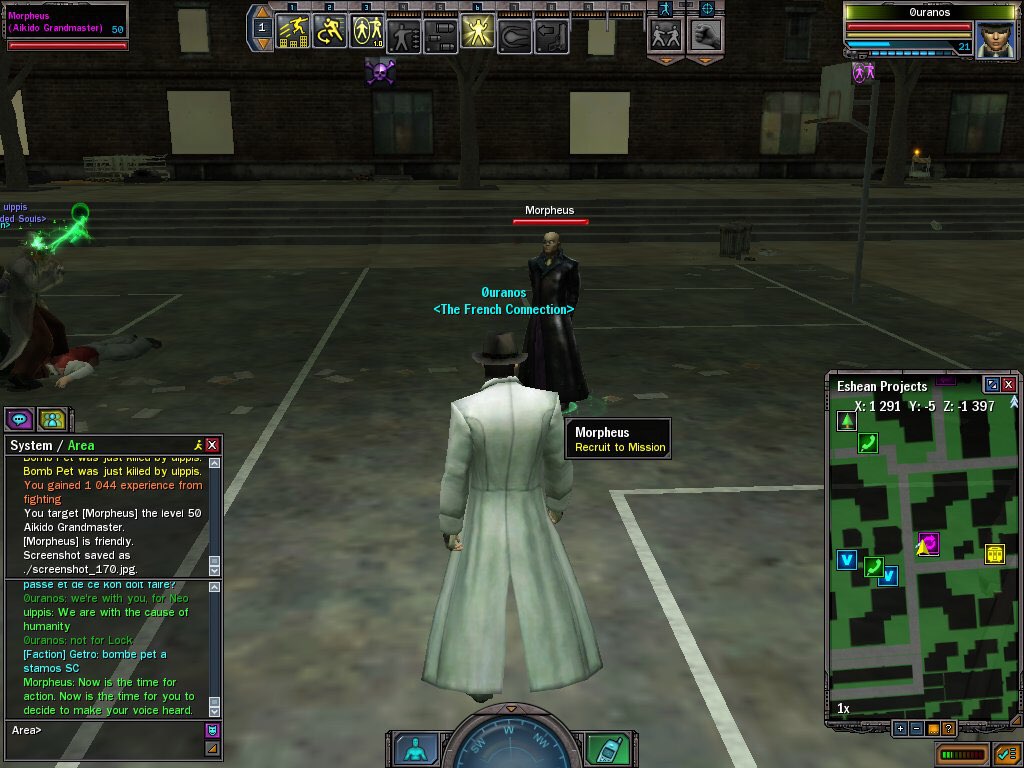Maximize the Eshean Projects minimap
This screenshot has width=1024, height=768.
point(991,385)
